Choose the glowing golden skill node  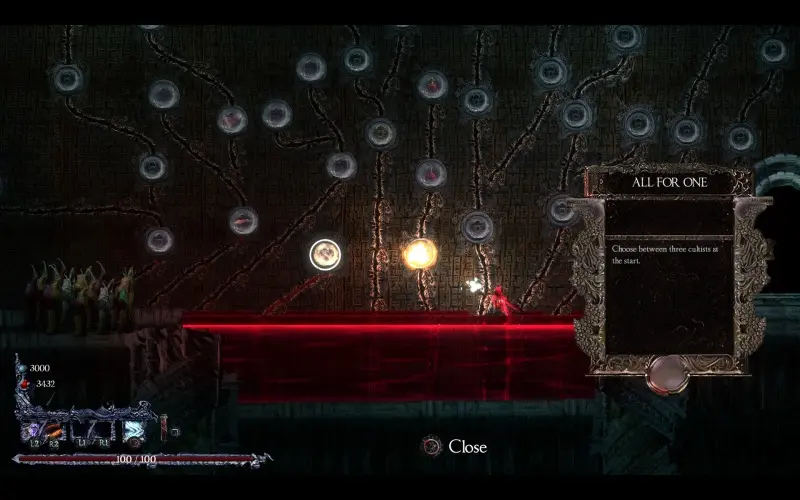point(420,253)
